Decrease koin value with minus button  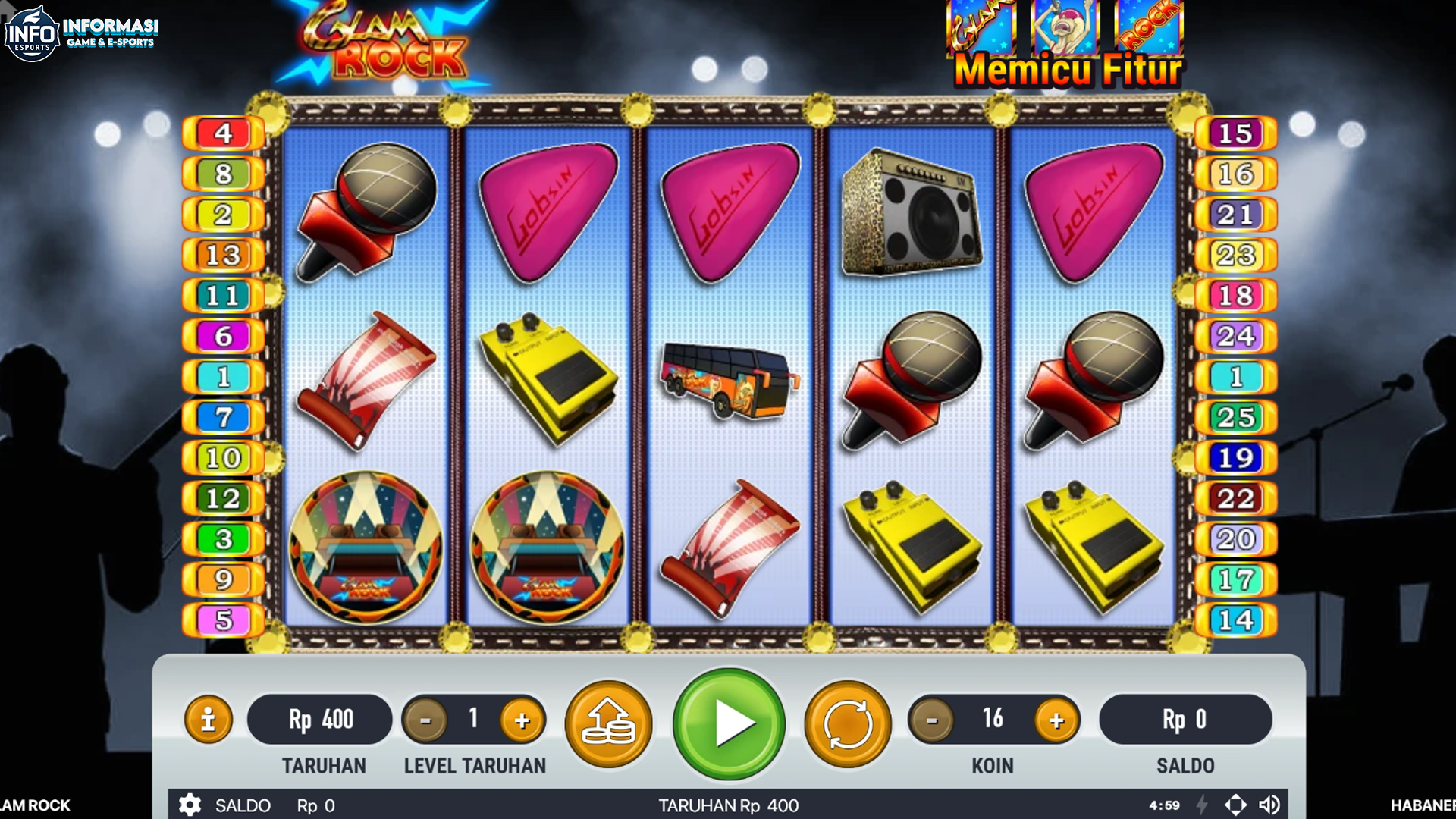[930, 720]
